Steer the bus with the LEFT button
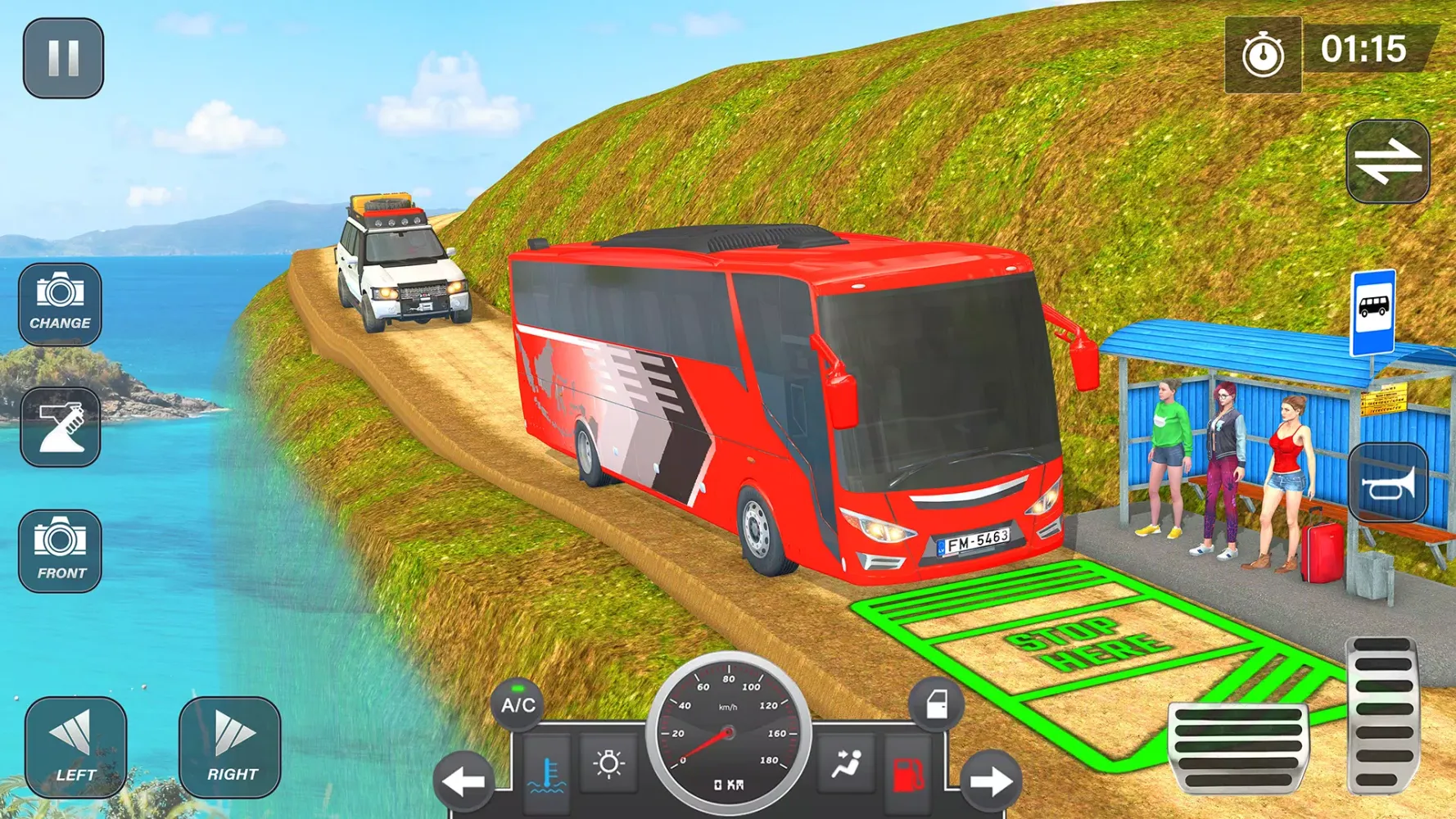Viewport: 1456px width, 819px height. (x=75, y=747)
